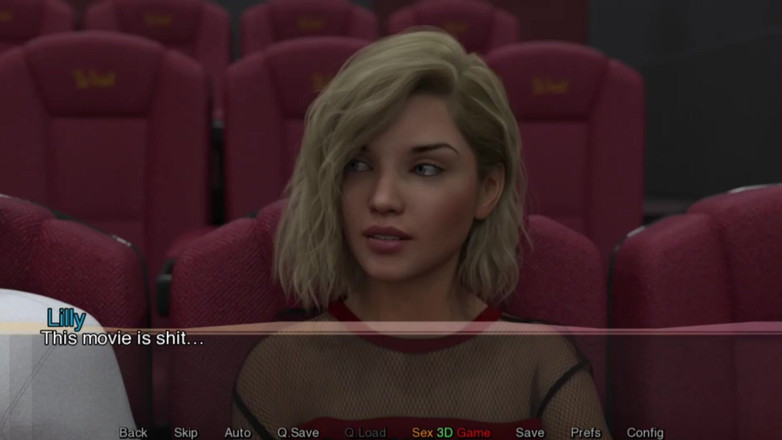
Task: Open the Sex 3D Game link
Action: [x=451, y=432]
